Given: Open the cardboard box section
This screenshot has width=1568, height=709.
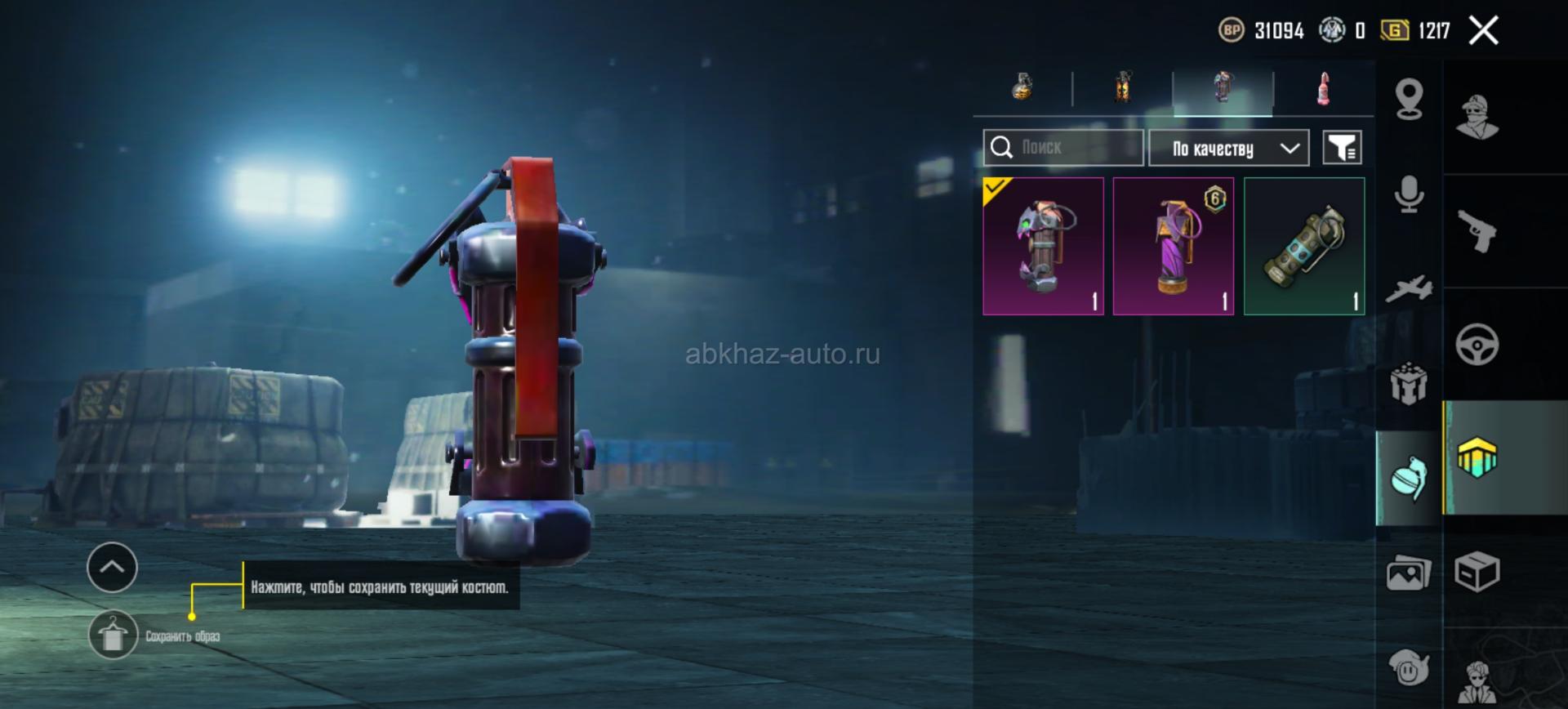Looking at the screenshot, I should coord(1477,571).
